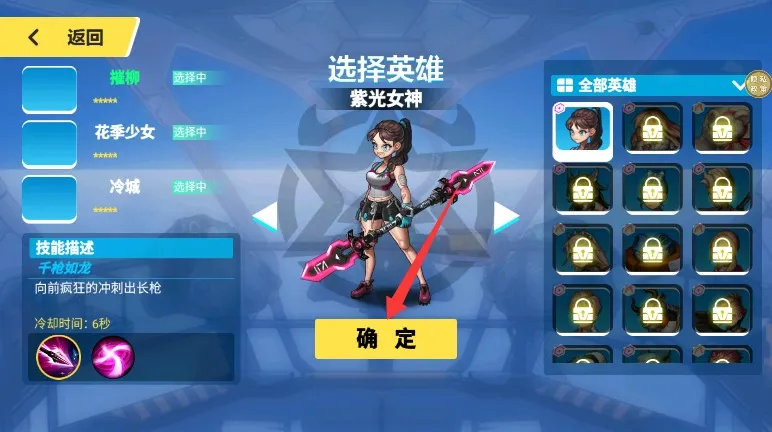Image resolution: width=772 pixels, height=432 pixels.
Task: Show the previous hero with left arrow
Action: tap(264, 216)
